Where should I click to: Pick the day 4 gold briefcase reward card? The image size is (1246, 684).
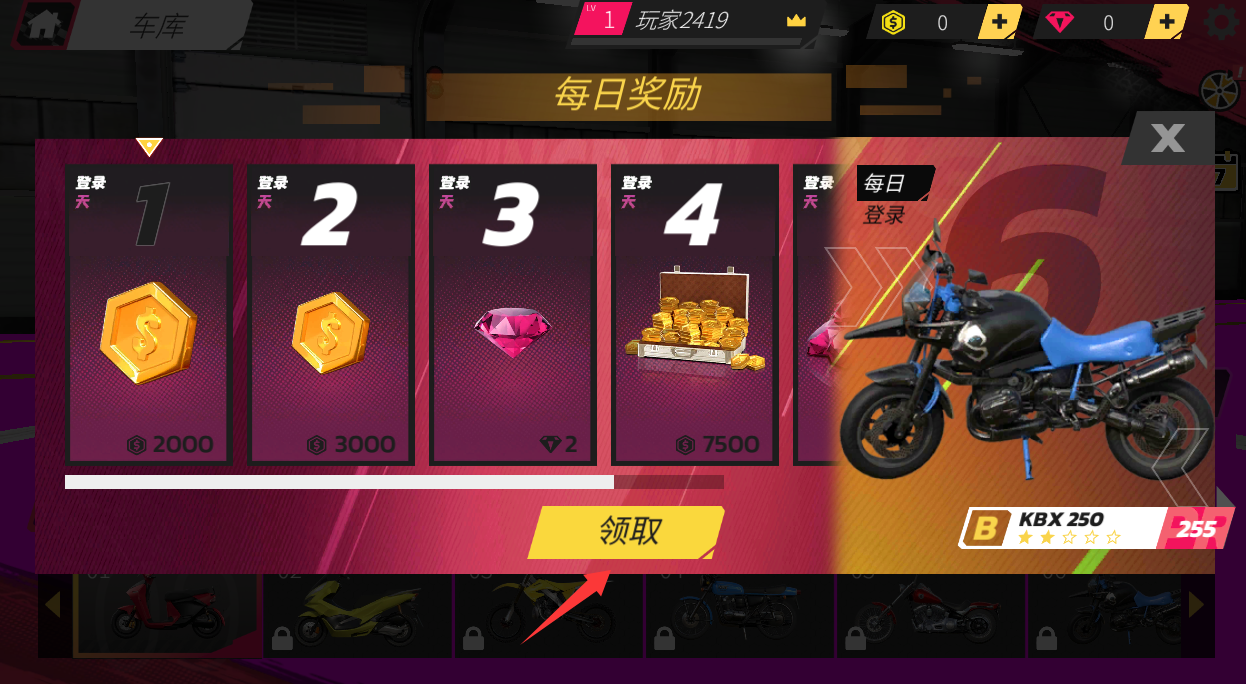point(695,314)
